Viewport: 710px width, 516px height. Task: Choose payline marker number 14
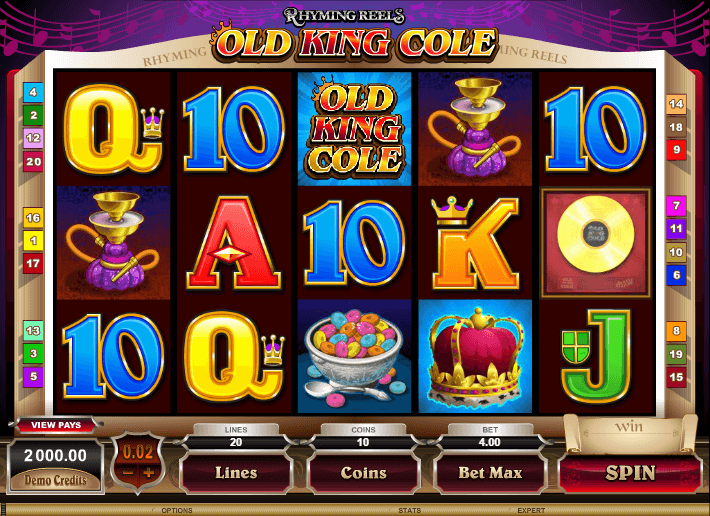click(x=676, y=104)
